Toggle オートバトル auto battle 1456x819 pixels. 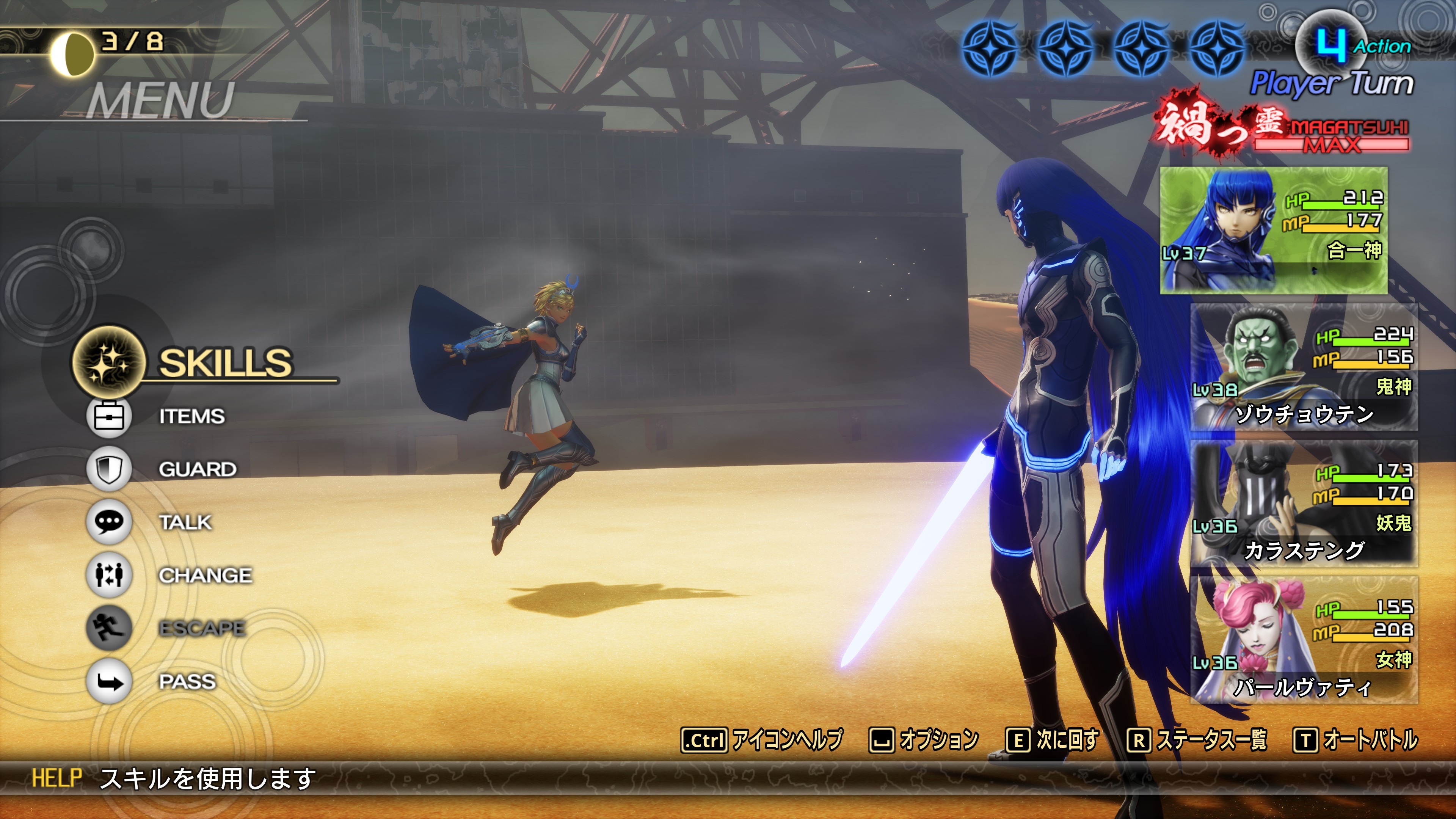[1356, 739]
